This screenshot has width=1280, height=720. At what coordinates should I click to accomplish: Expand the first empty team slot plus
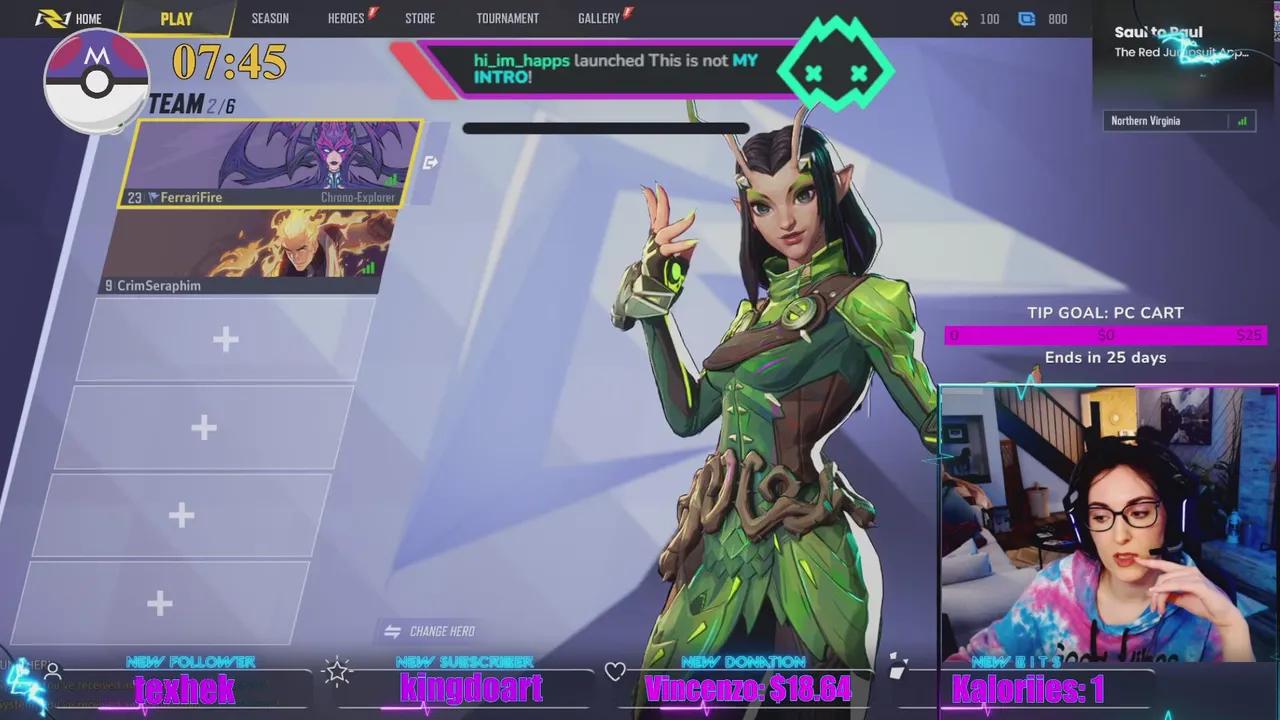pyautogui.click(x=225, y=339)
